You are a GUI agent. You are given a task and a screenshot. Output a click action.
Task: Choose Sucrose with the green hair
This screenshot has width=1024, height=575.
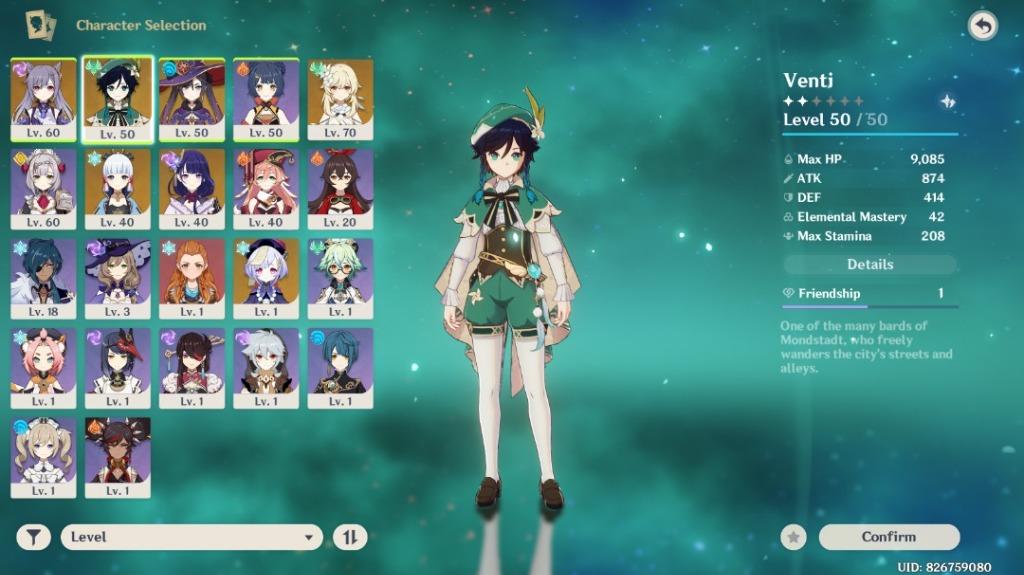pos(340,276)
